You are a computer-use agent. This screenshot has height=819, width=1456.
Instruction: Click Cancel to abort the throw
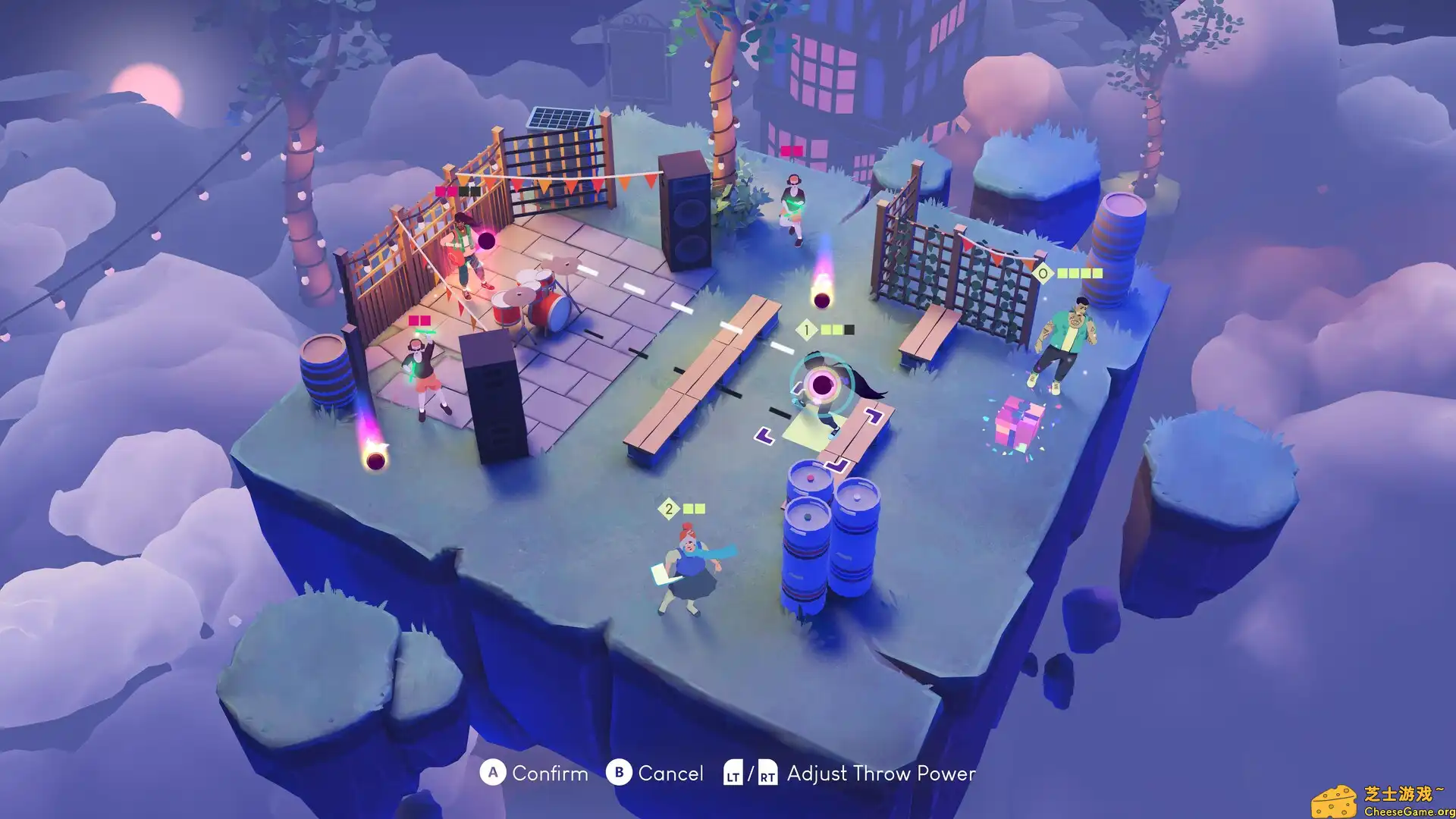(x=670, y=774)
